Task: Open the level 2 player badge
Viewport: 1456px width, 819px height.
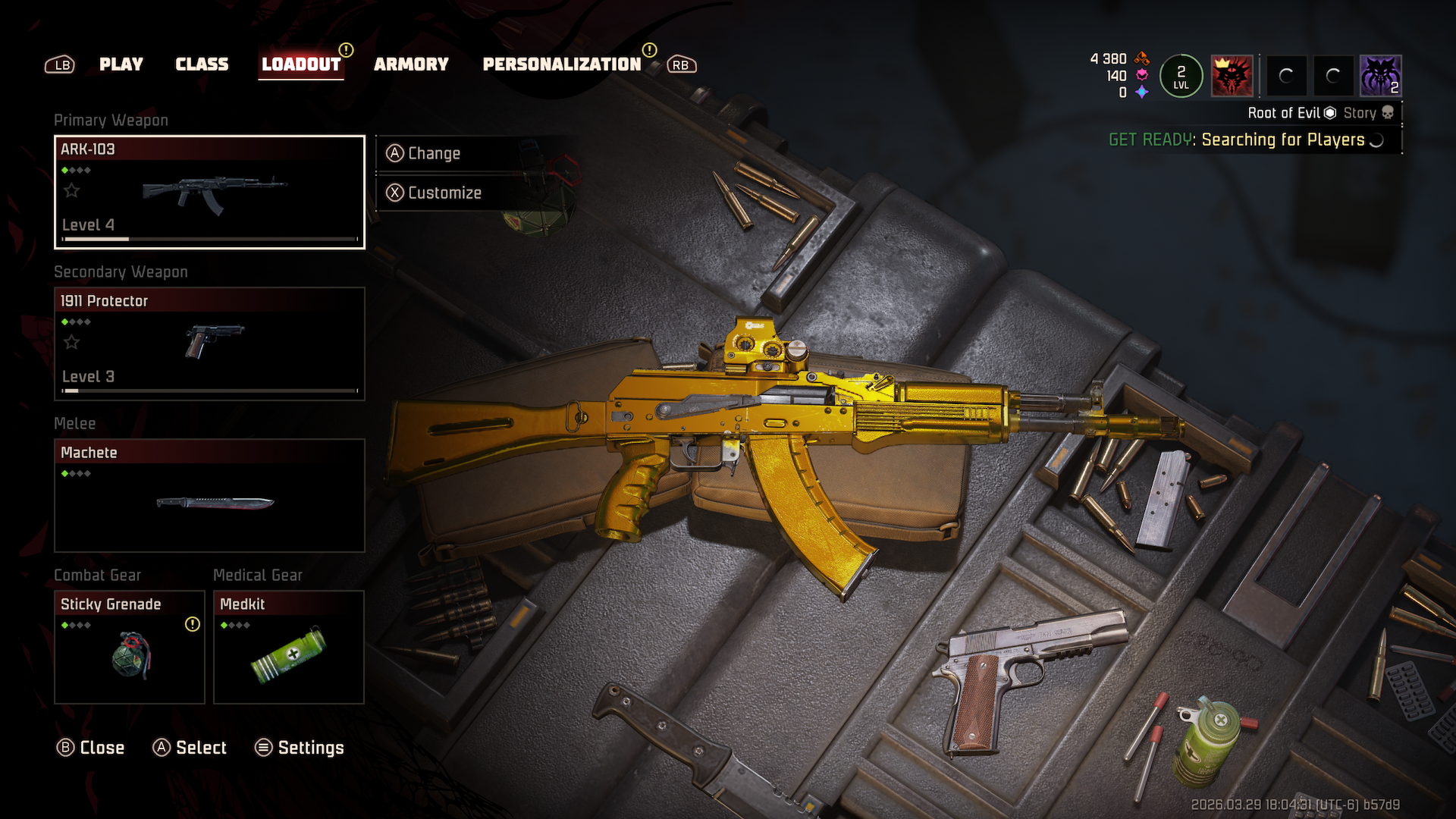Action: click(1181, 76)
